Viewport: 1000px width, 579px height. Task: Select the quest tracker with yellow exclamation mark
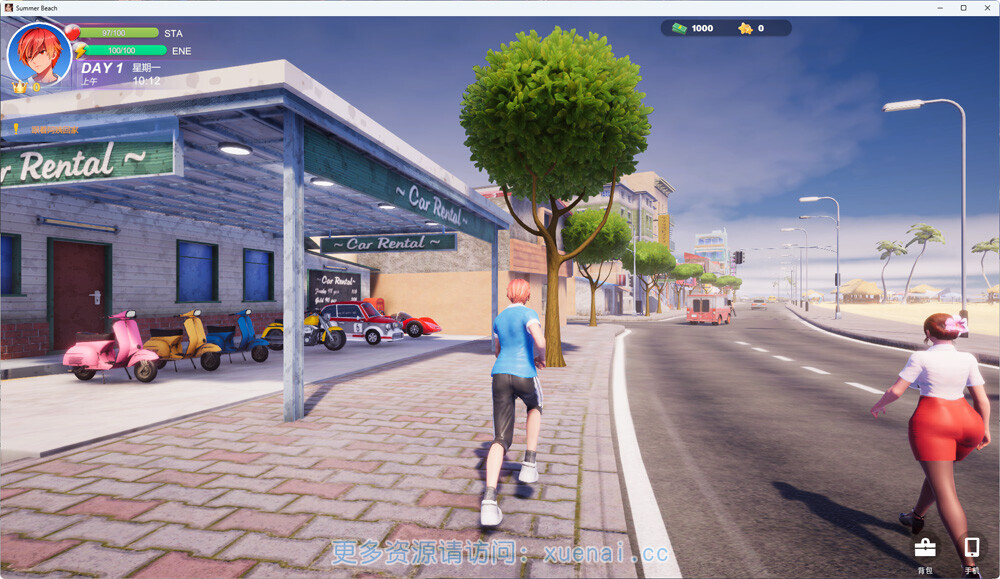[x=50, y=129]
